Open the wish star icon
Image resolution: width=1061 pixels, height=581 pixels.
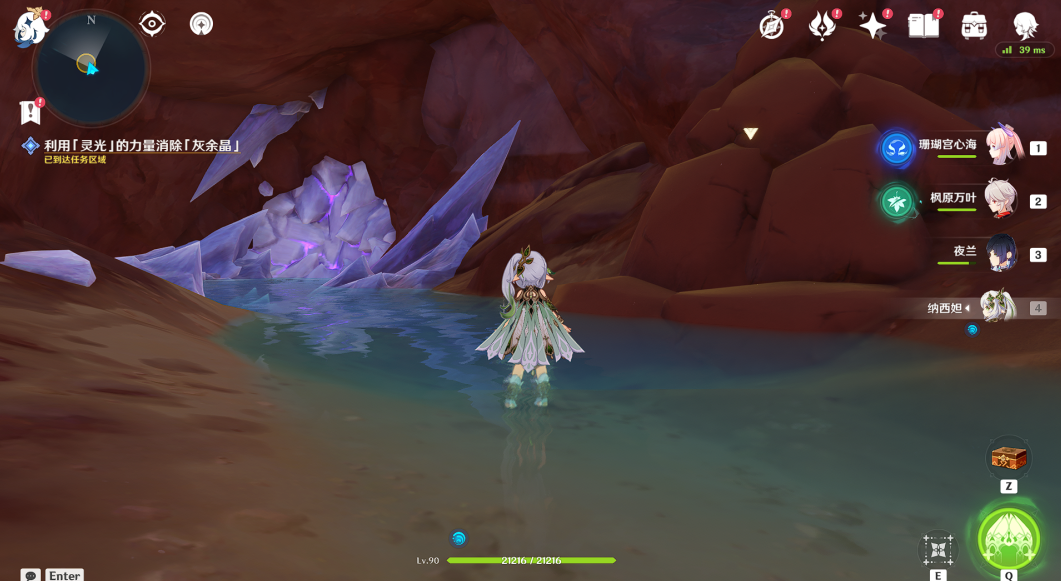[x=872, y=26]
